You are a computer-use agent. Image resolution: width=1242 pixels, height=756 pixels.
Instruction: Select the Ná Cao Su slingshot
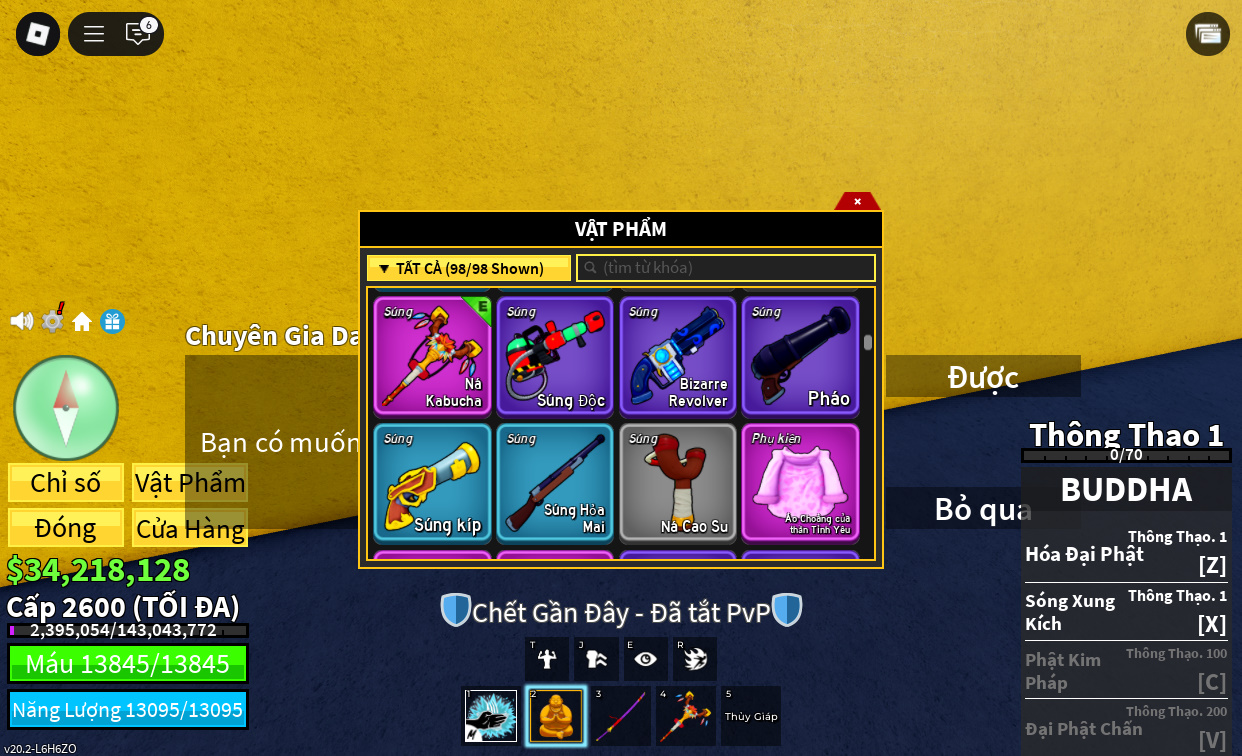678,482
